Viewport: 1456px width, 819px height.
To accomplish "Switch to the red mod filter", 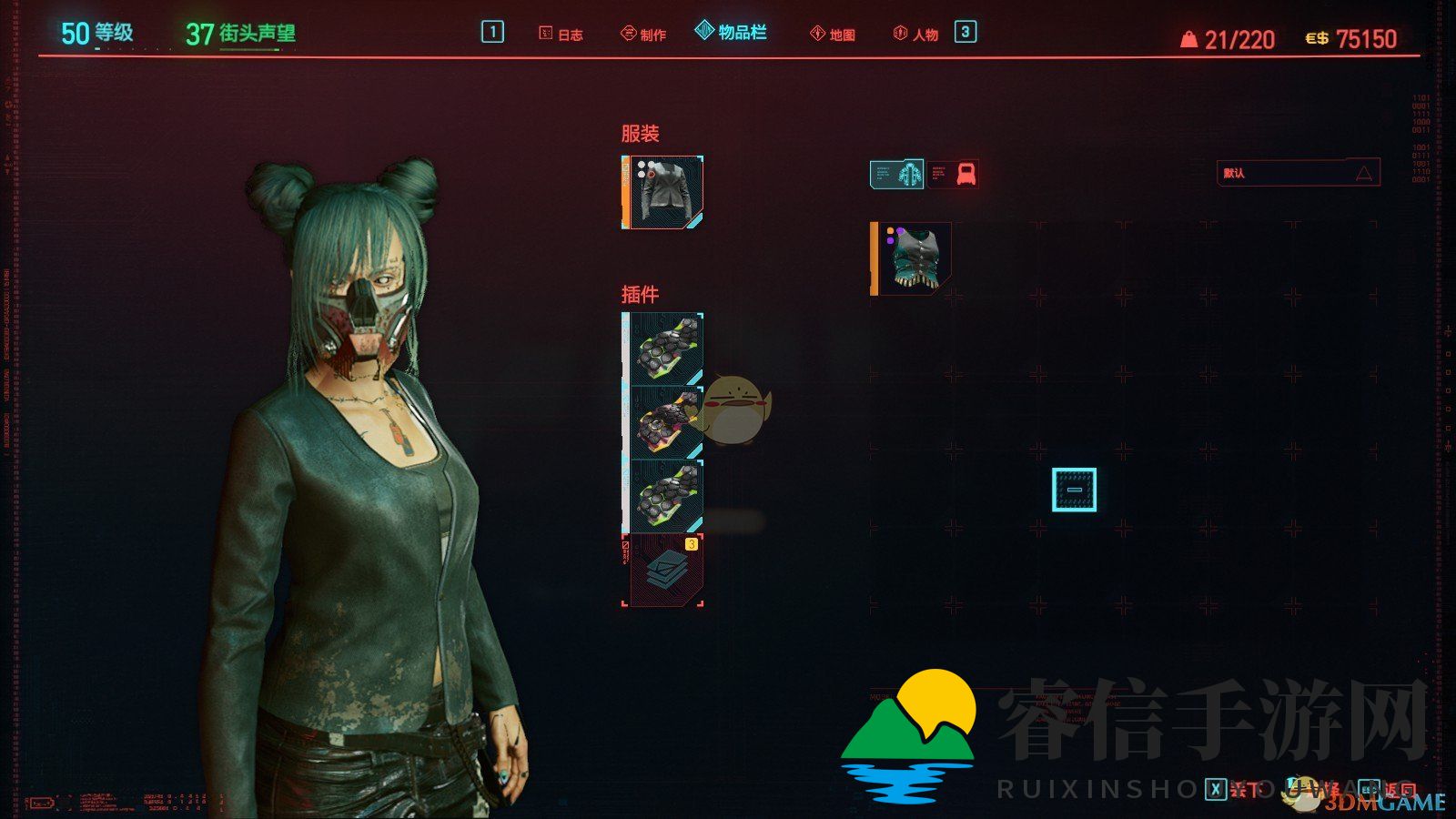I will pyautogui.click(x=965, y=174).
